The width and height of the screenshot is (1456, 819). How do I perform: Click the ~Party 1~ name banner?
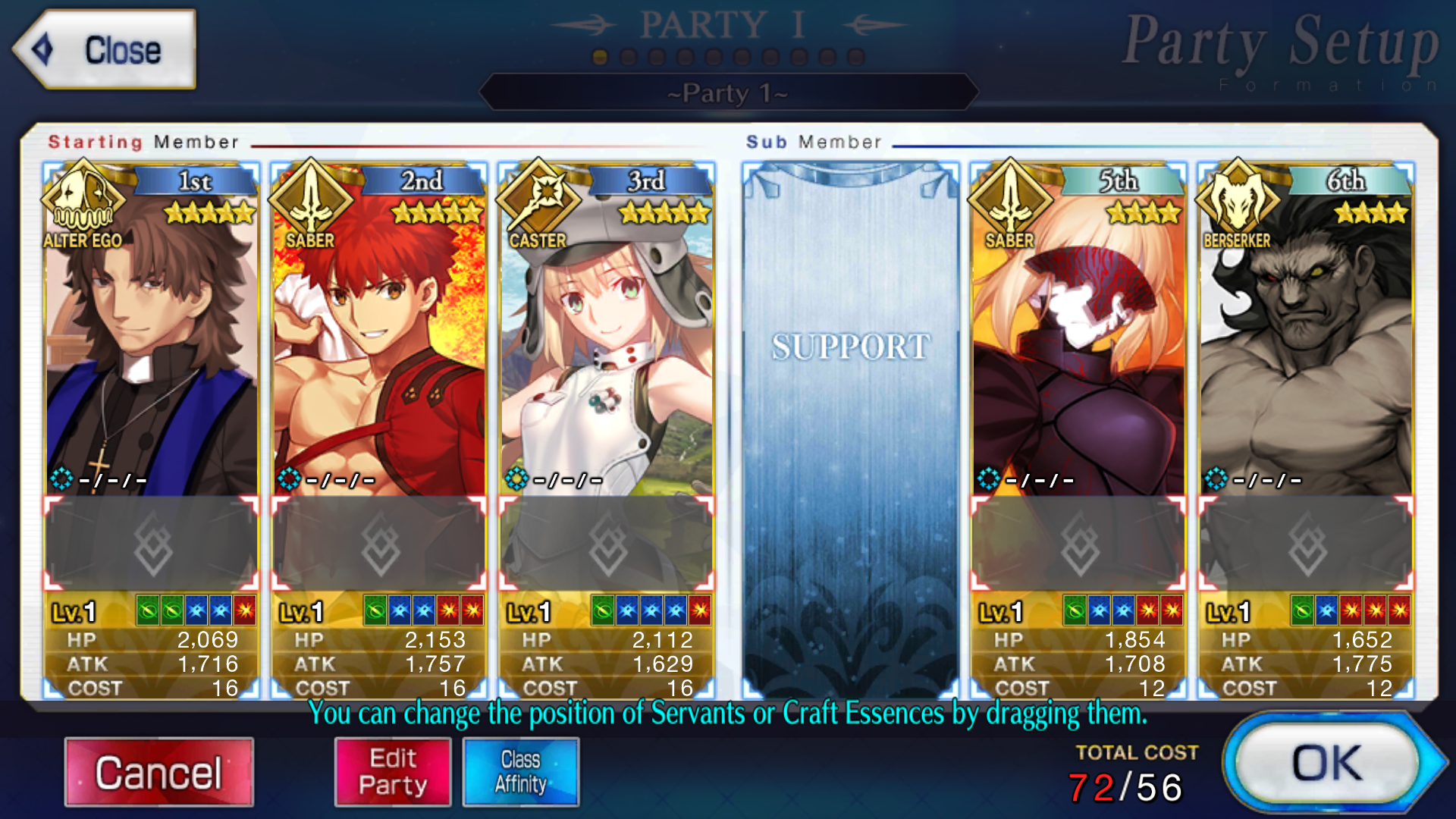pyautogui.click(x=726, y=93)
